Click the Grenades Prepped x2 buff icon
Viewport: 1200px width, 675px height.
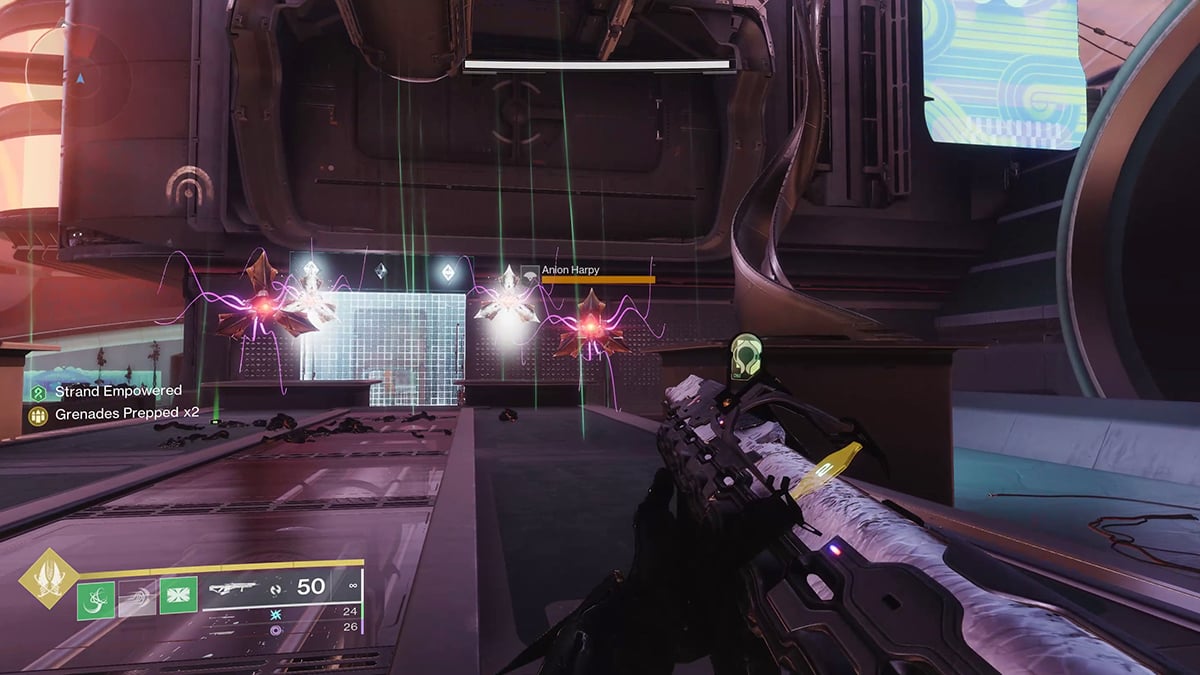click(x=38, y=415)
